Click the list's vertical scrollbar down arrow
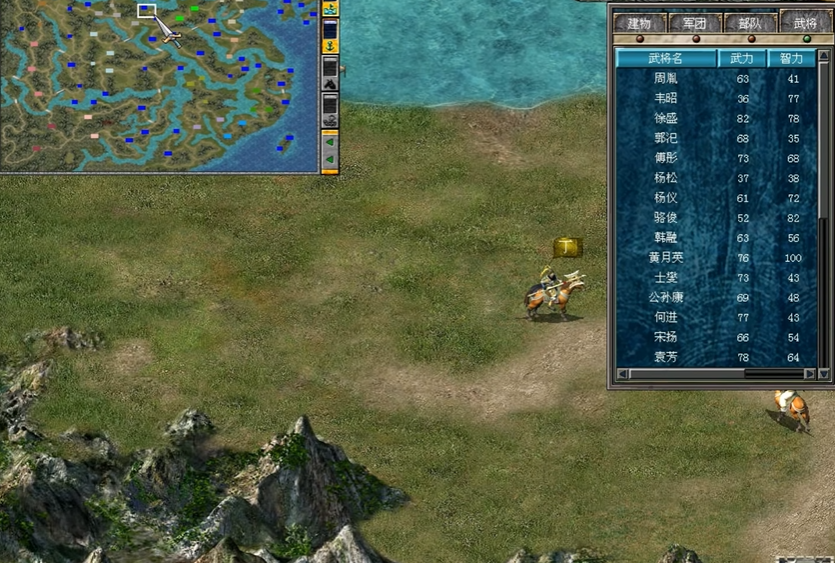835x563 pixels. click(x=824, y=374)
